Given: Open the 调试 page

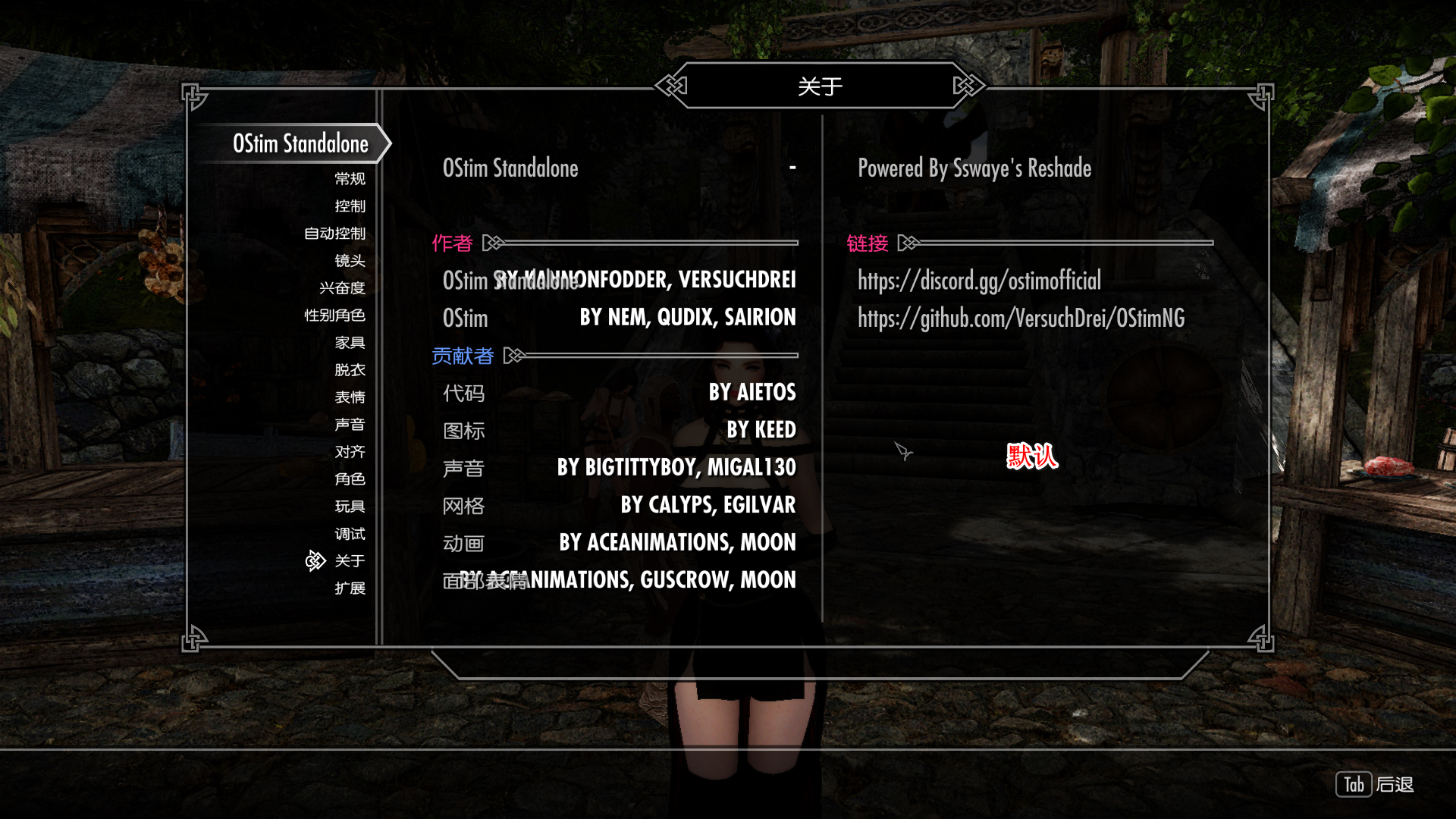Looking at the screenshot, I should (x=350, y=534).
